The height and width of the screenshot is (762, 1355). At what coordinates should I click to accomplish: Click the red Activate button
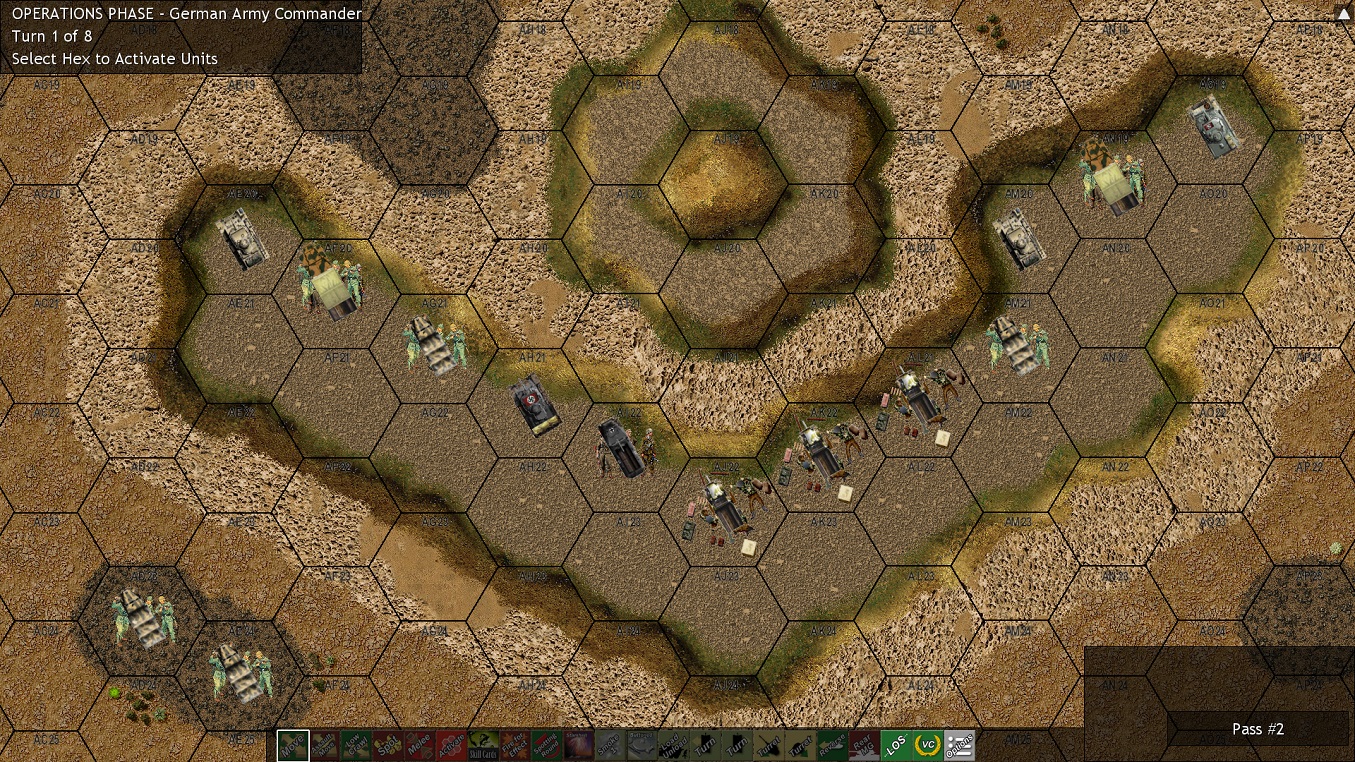click(x=451, y=746)
